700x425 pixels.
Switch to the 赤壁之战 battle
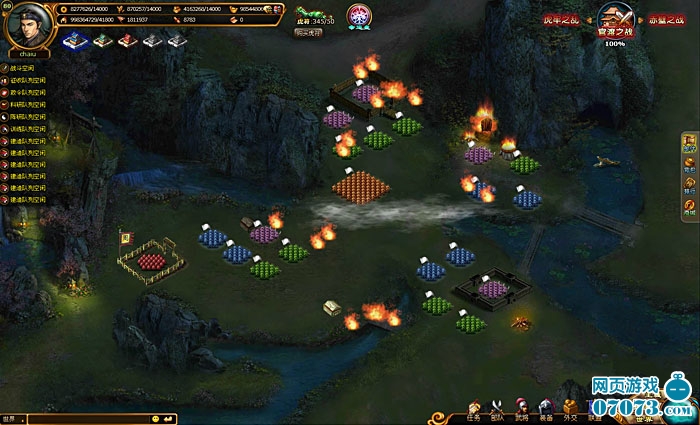pos(664,19)
